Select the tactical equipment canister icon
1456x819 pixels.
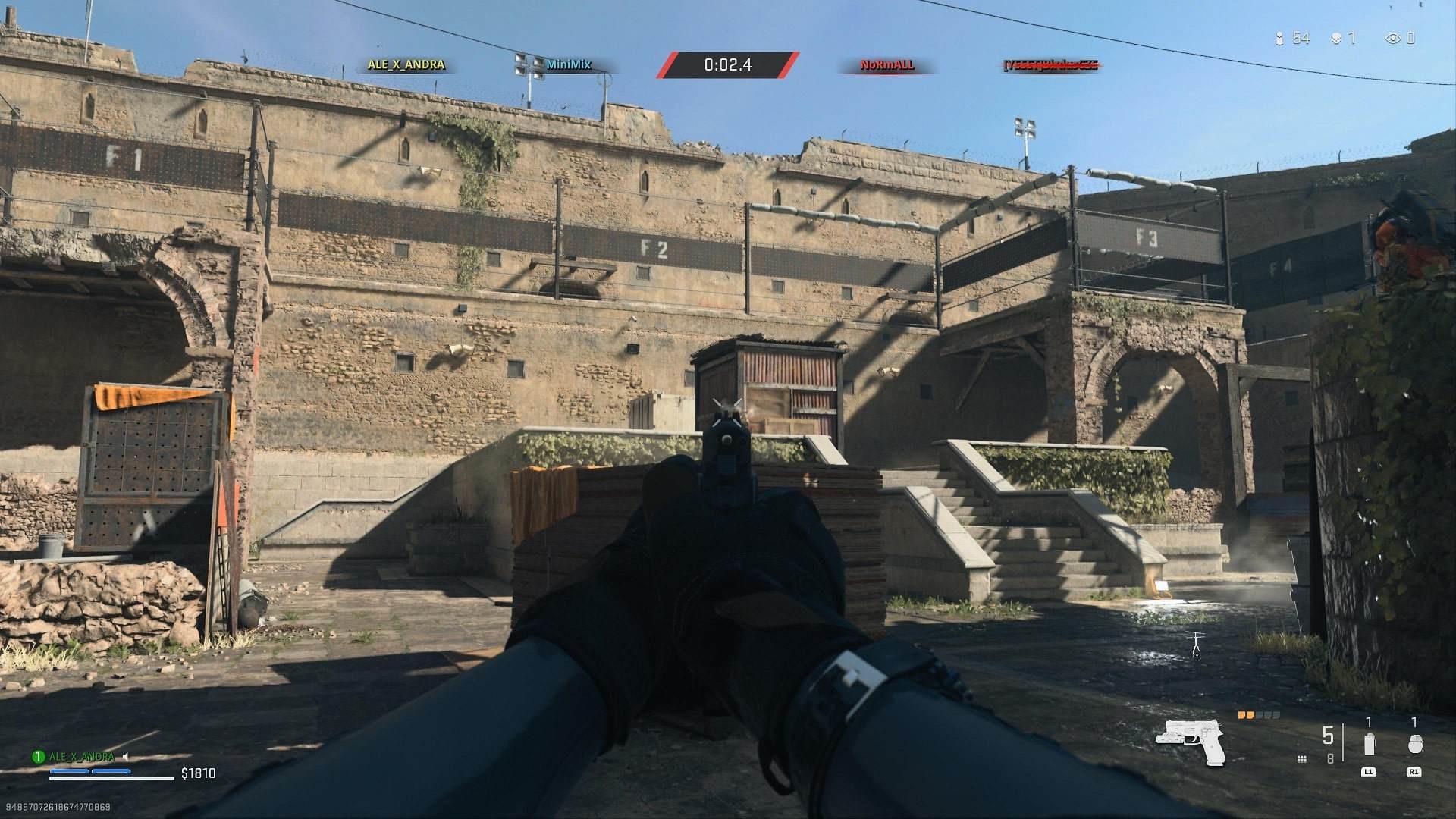click(1369, 744)
